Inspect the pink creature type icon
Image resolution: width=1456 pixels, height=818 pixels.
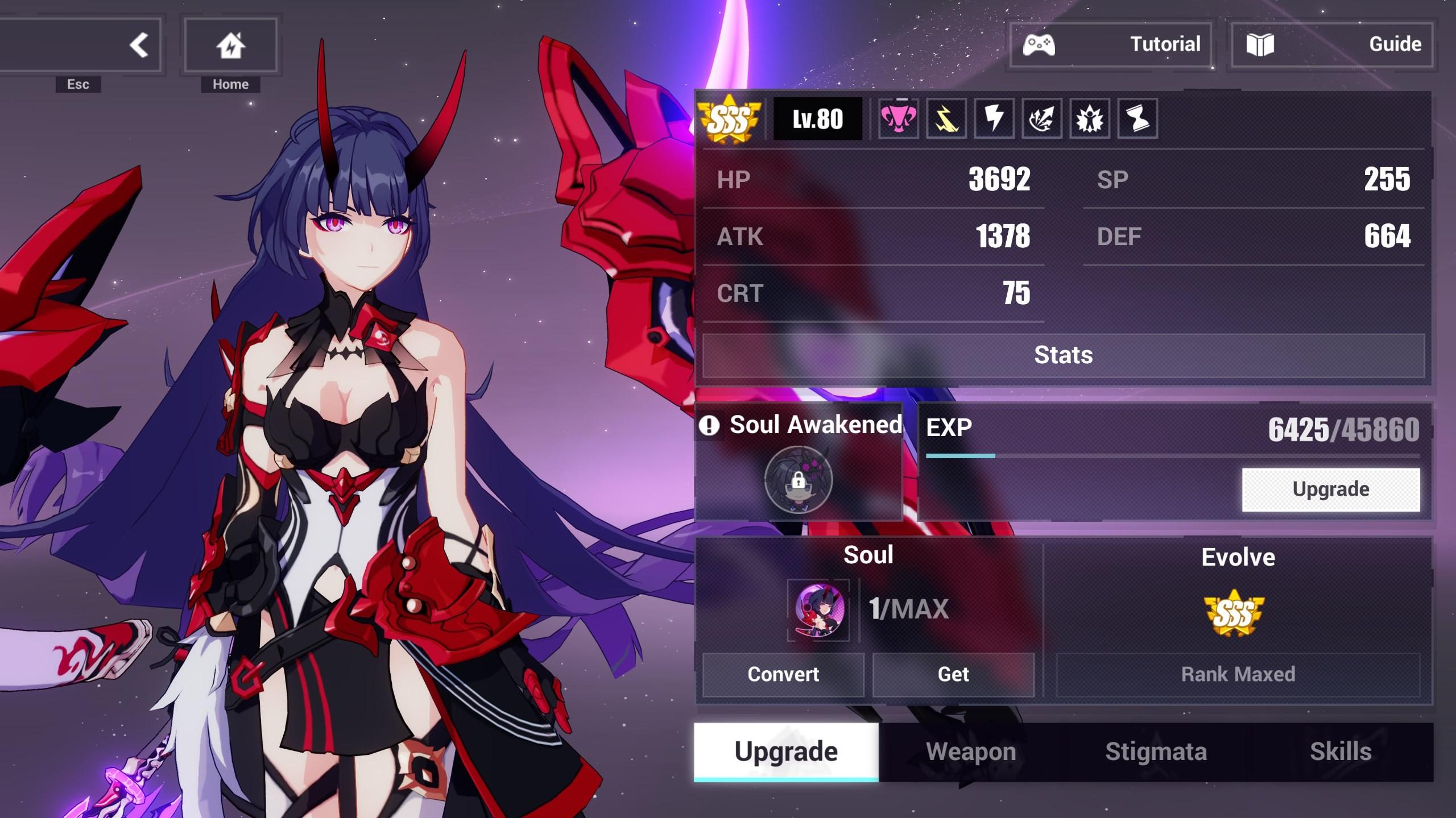coord(898,118)
